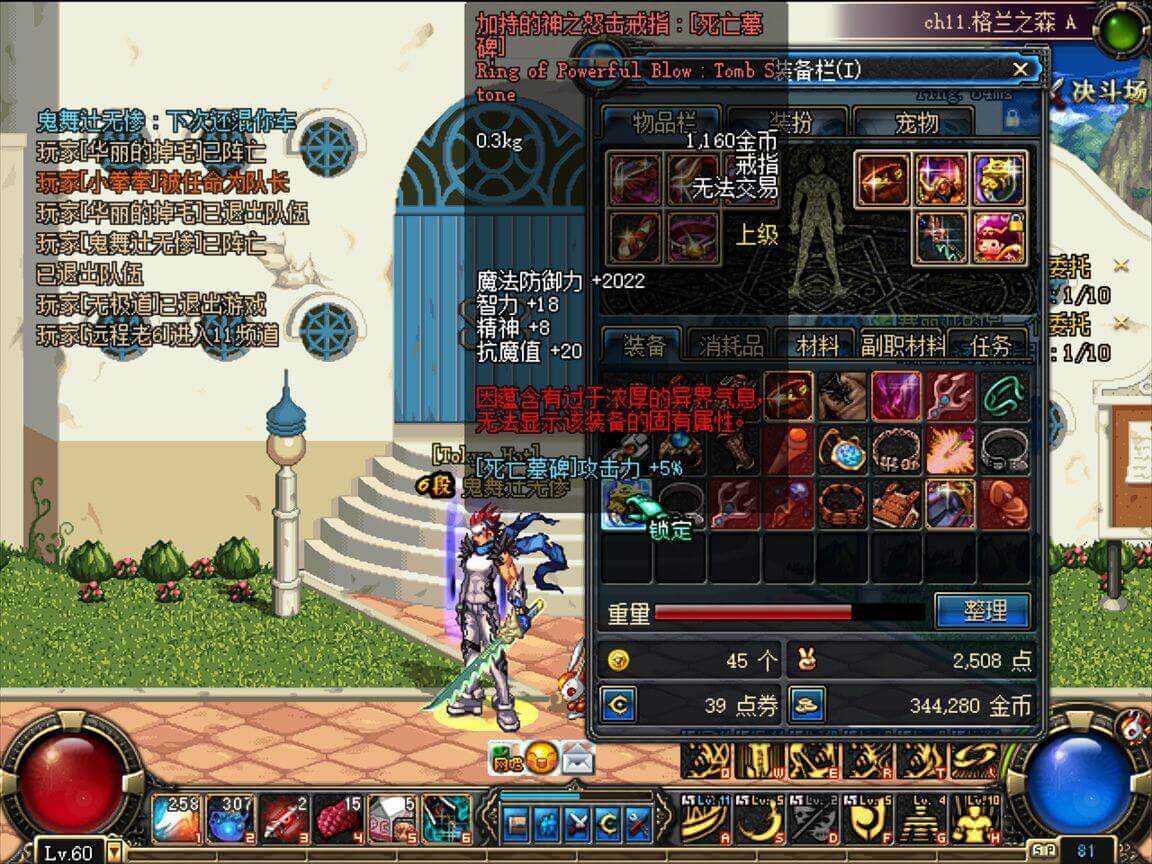The width and height of the screenshot is (1152, 864).
Task: Switch to the 物品栏 items tab
Action: pyautogui.click(x=663, y=122)
